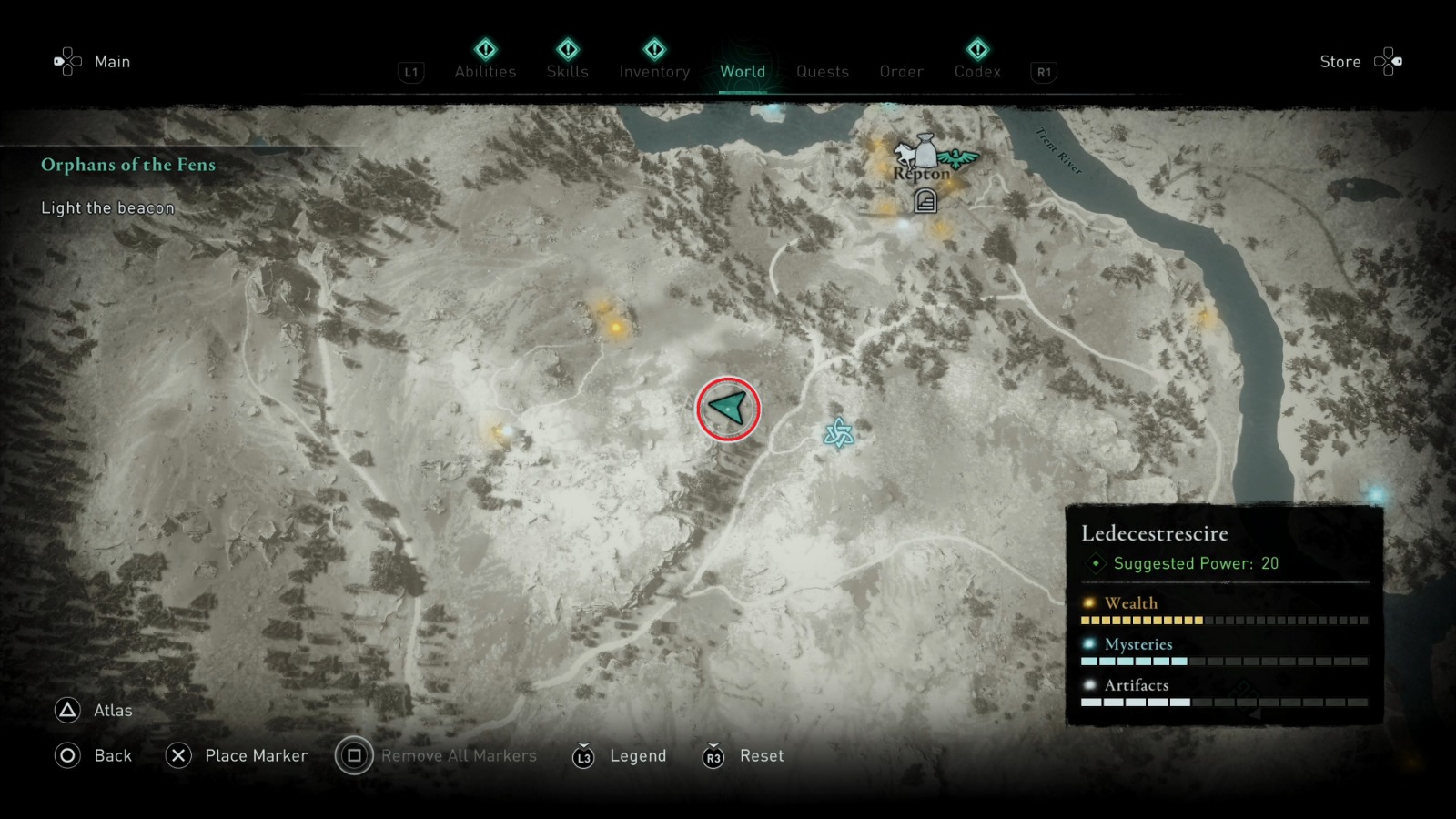Switch to the Inventory tab

[x=653, y=71]
